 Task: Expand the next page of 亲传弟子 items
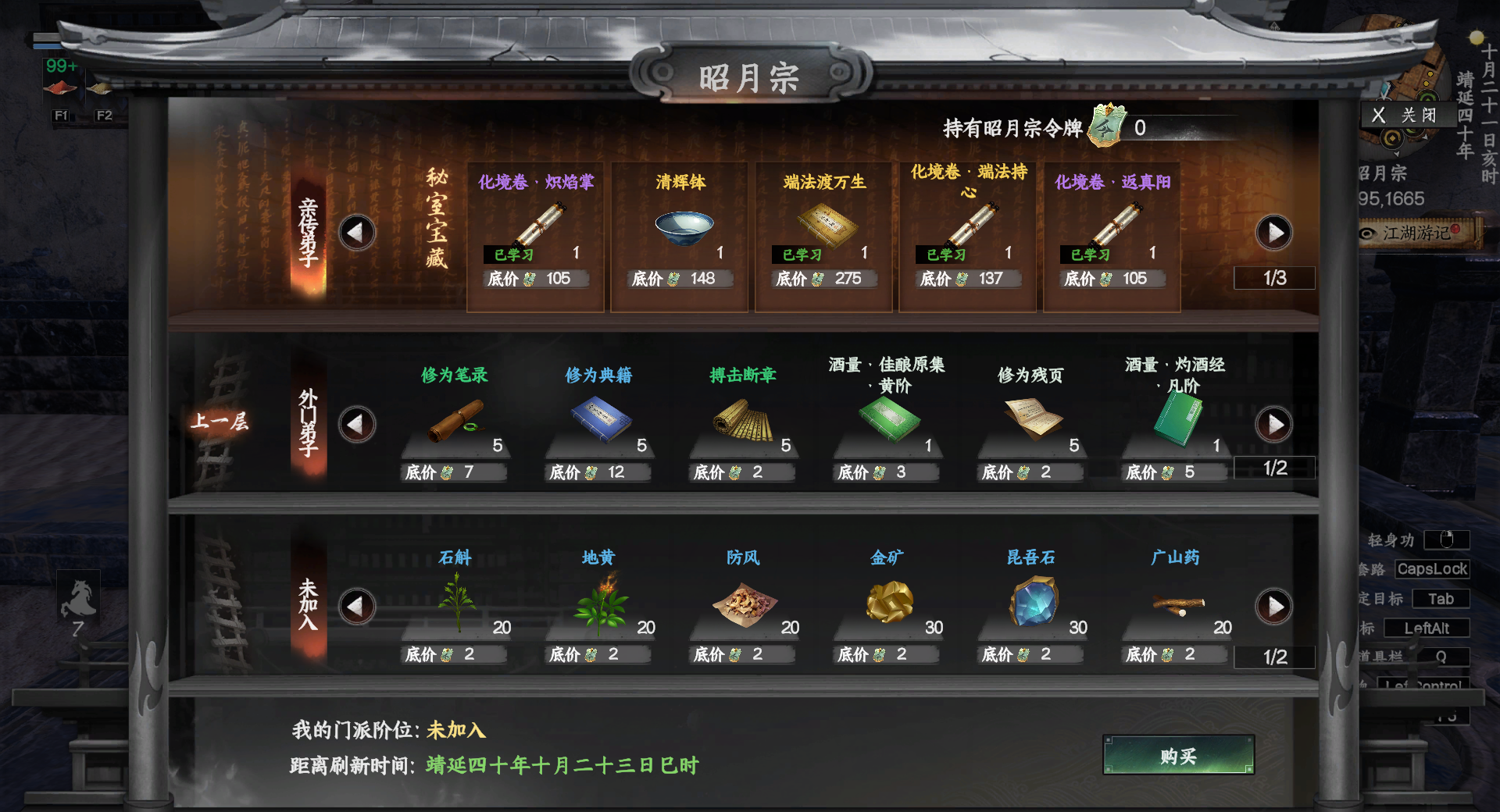[1276, 232]
